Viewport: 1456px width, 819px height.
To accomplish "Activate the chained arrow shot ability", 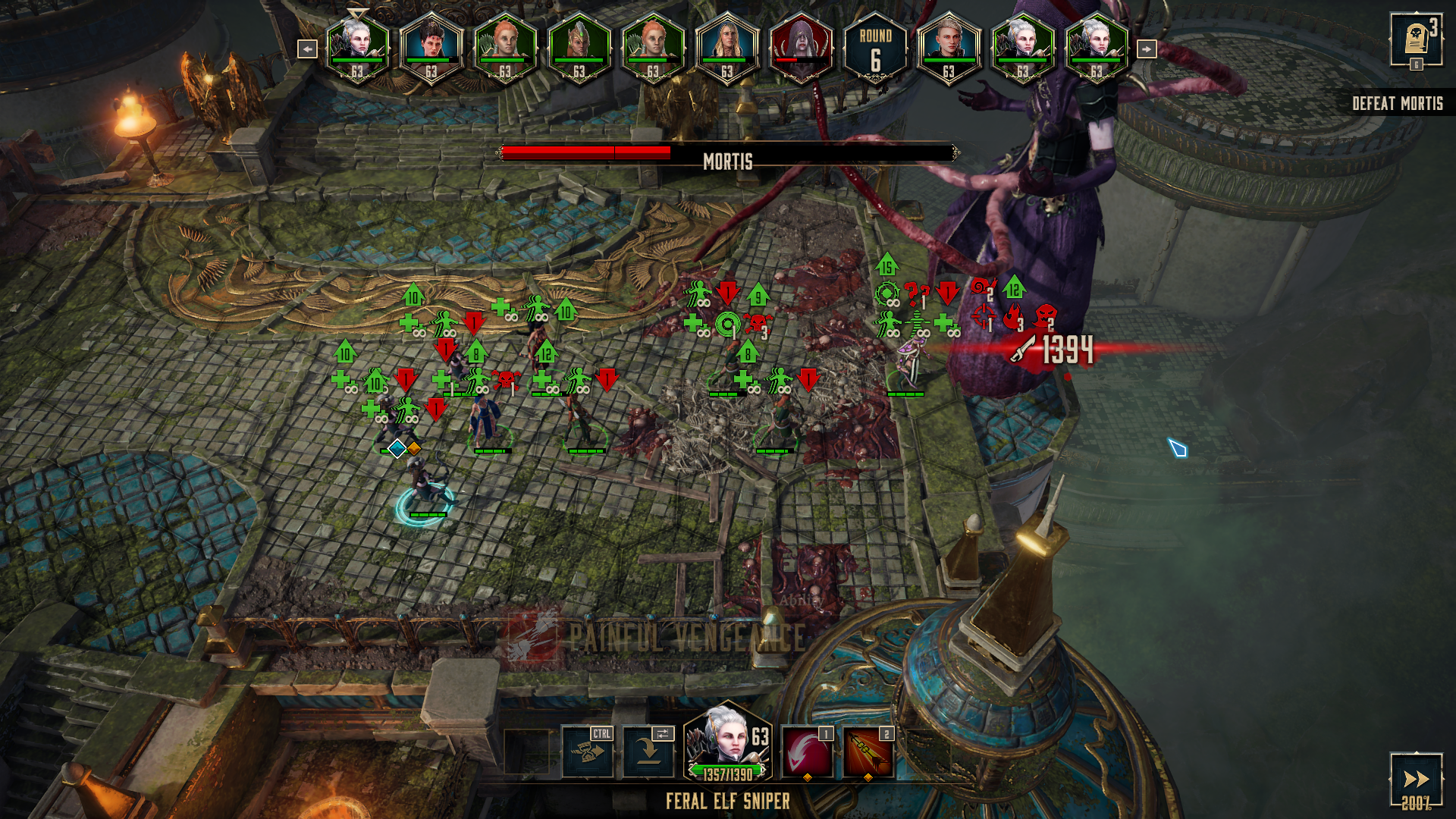I will 868,753.
